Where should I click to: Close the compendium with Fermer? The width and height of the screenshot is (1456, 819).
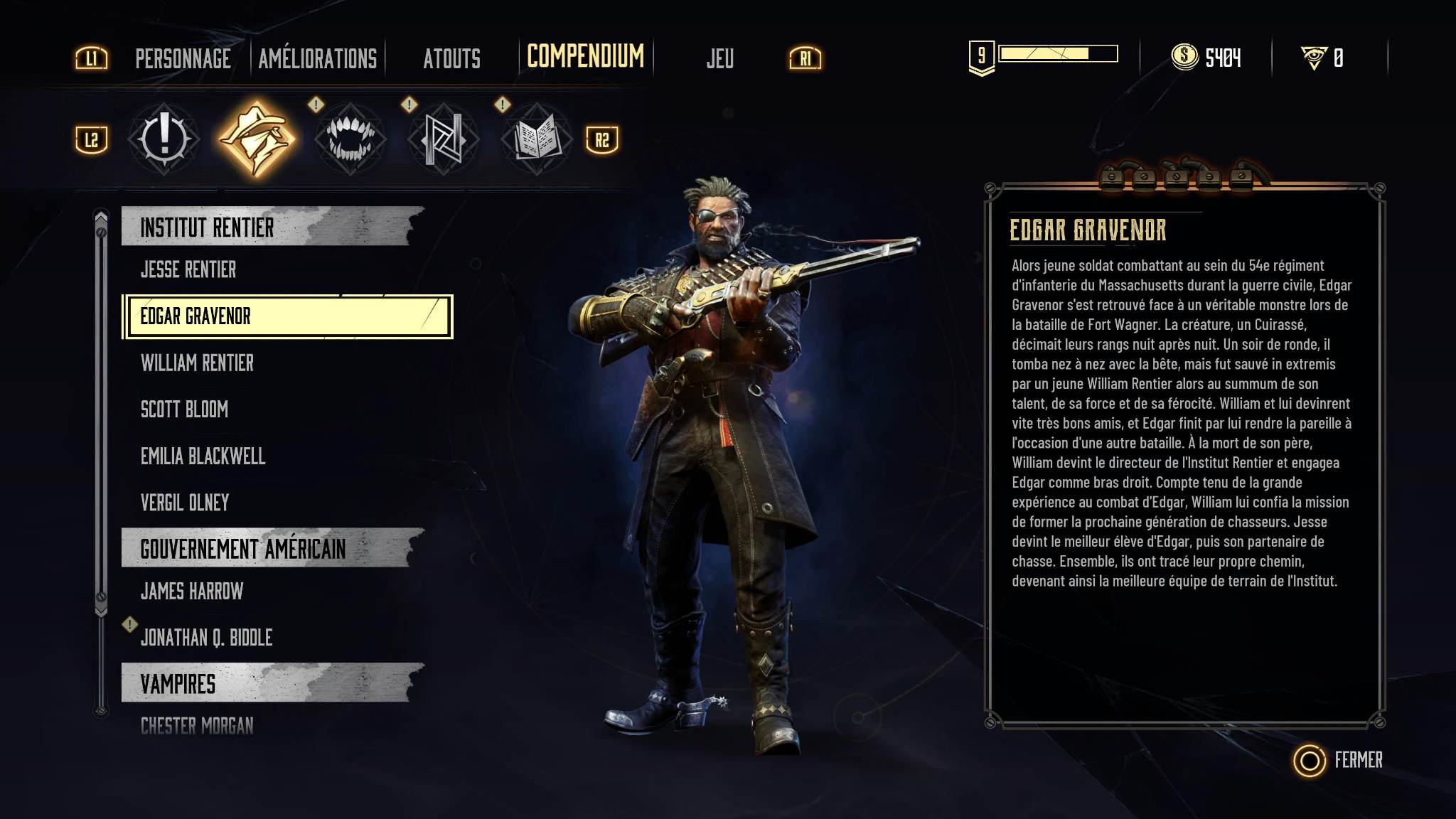click(1339, 760)
